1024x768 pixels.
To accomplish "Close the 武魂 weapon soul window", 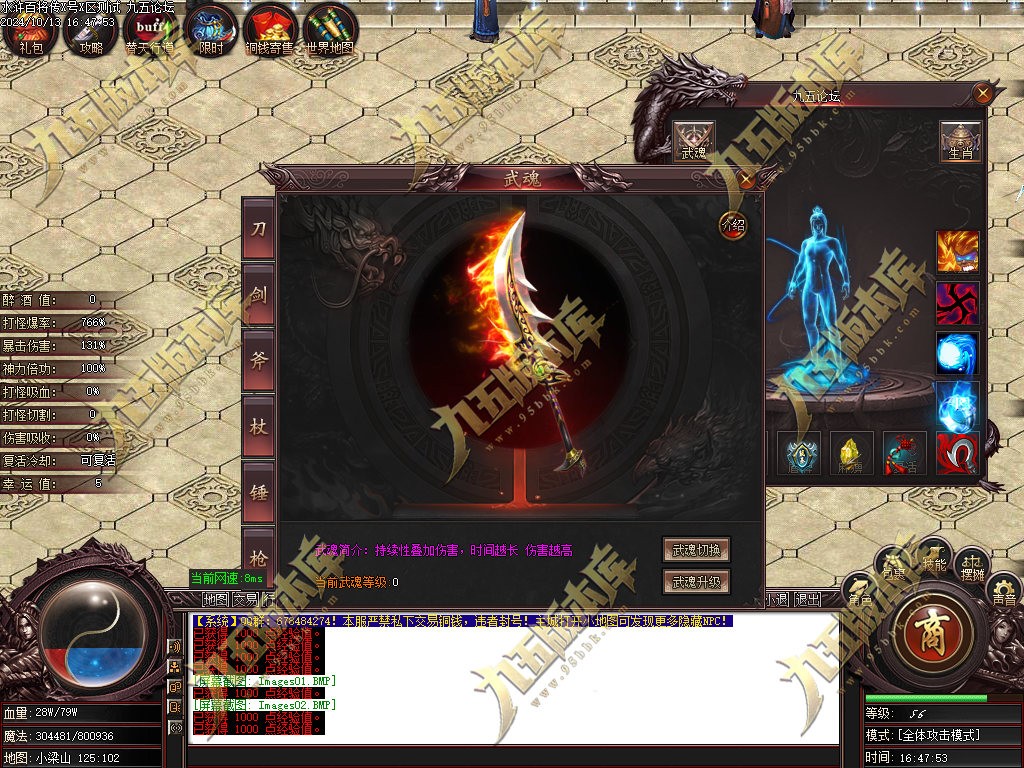I will click(746, 180).
